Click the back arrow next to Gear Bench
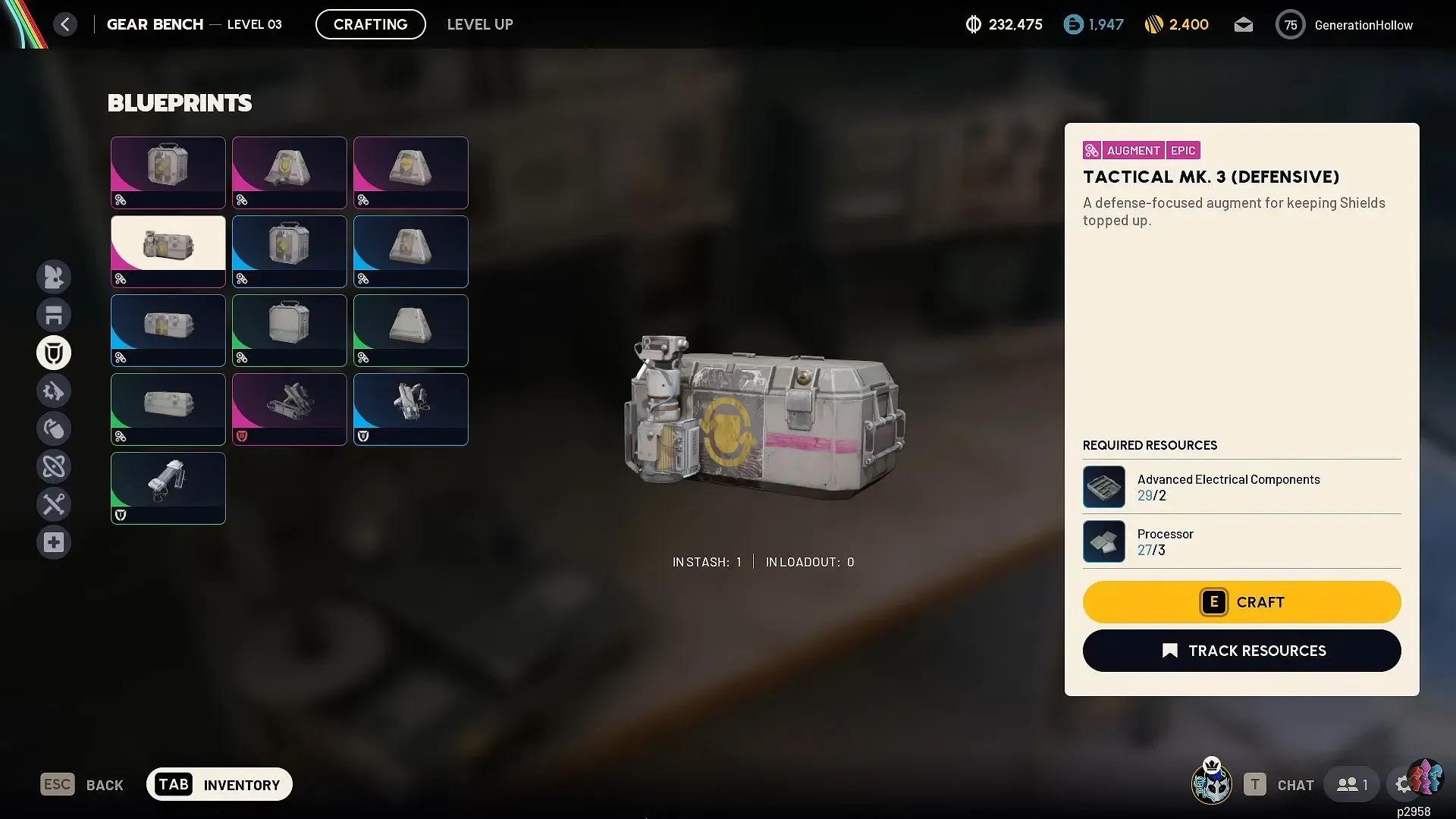The height and width of the screenshot is (819, 1456). tap(65, 24)
